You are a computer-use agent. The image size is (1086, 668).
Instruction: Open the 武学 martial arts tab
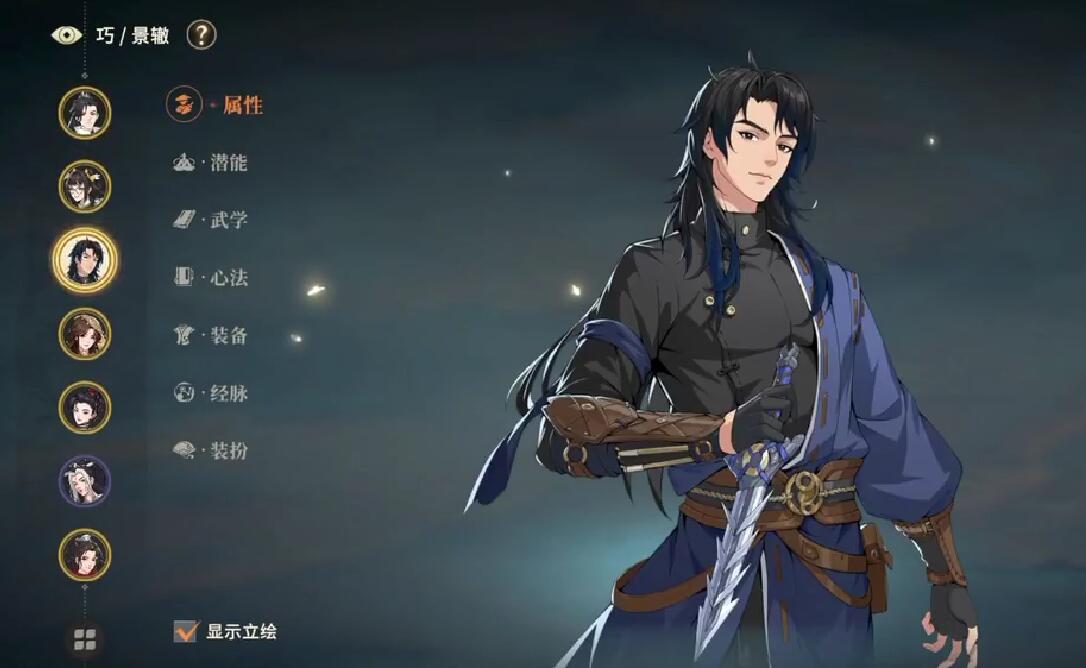tap(227, 220)
